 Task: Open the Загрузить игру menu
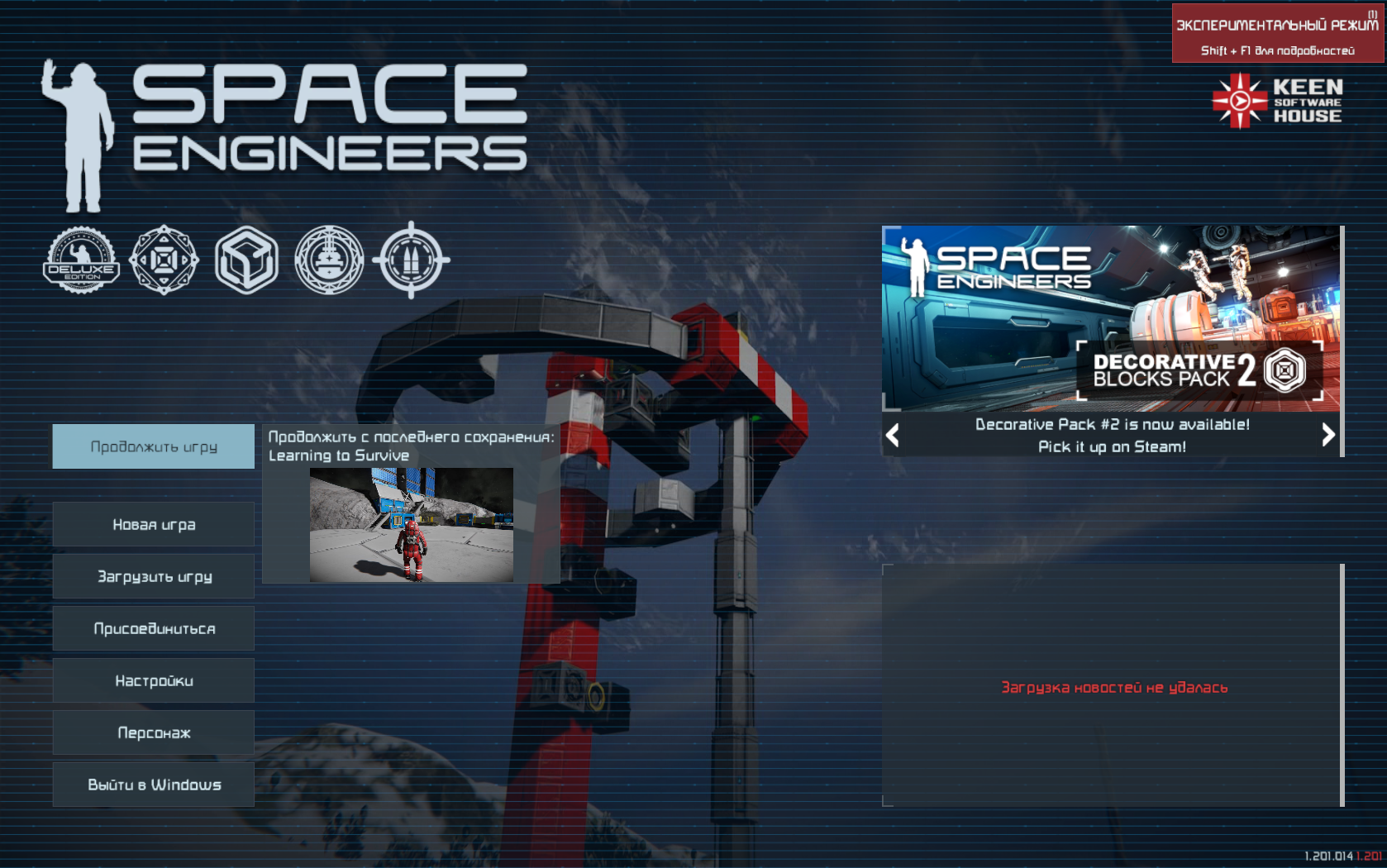(154, 576)
